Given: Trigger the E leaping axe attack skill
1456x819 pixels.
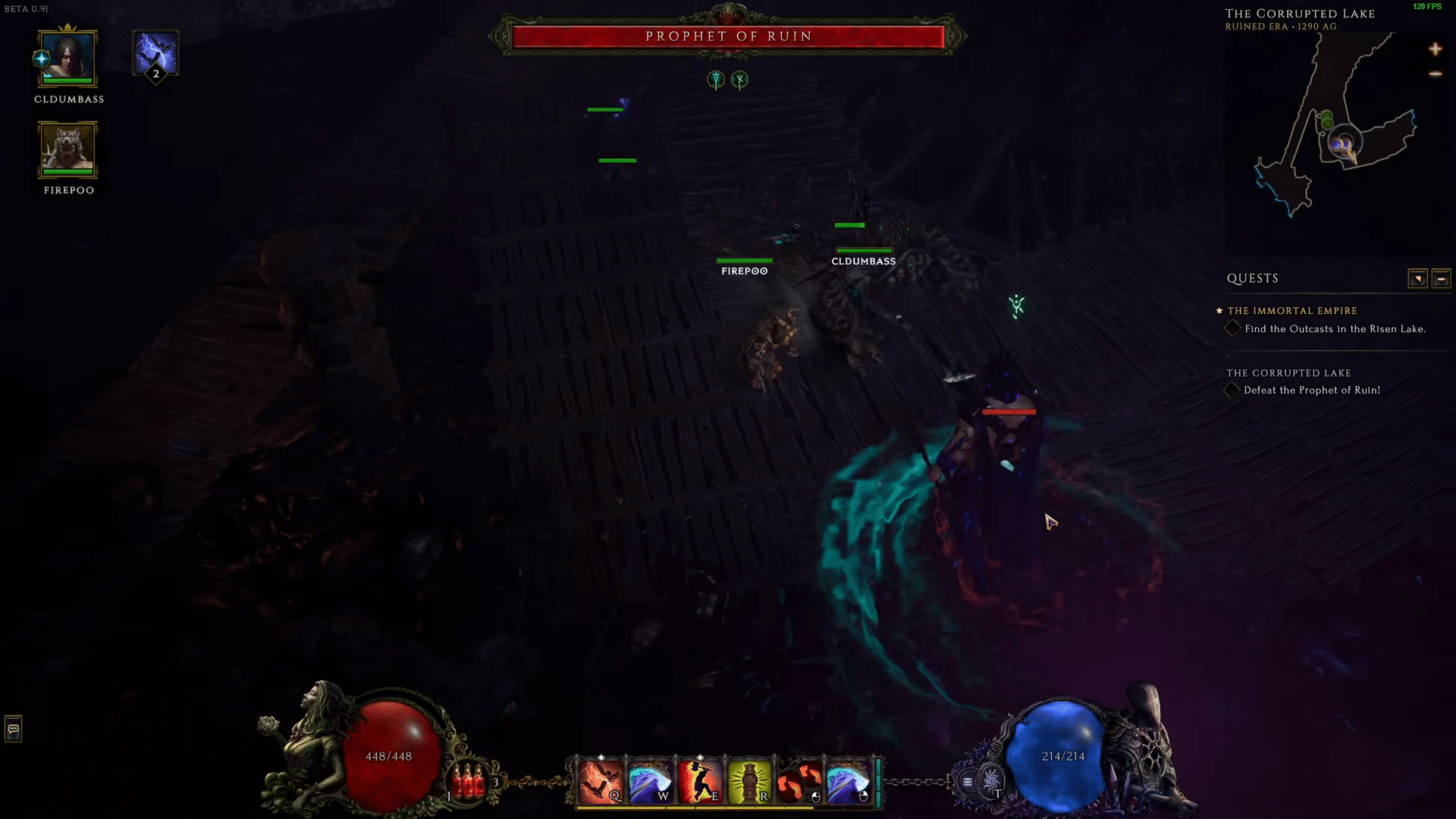Looking at the screenshot, I should pos(701,780).
